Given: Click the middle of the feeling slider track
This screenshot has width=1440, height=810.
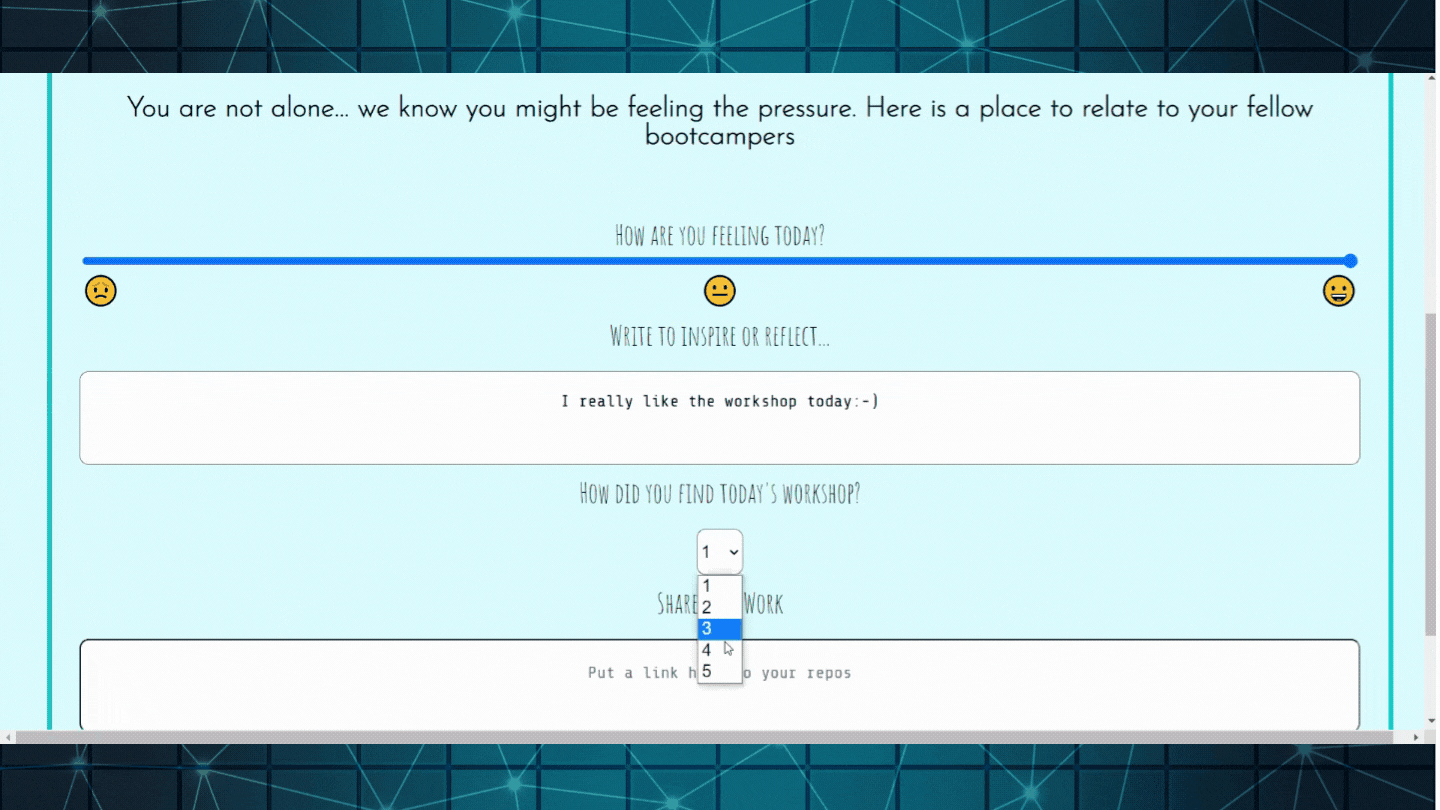Looking at the screenshot, I should [719, 260].
